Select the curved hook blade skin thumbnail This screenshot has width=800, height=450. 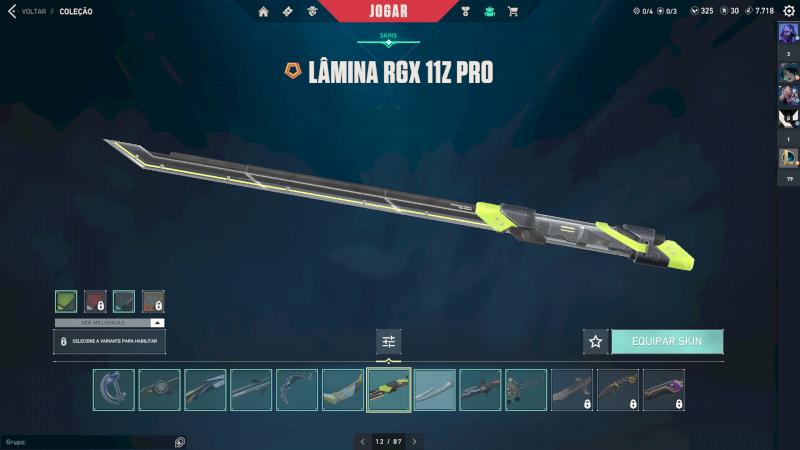(x=114, y=390)
